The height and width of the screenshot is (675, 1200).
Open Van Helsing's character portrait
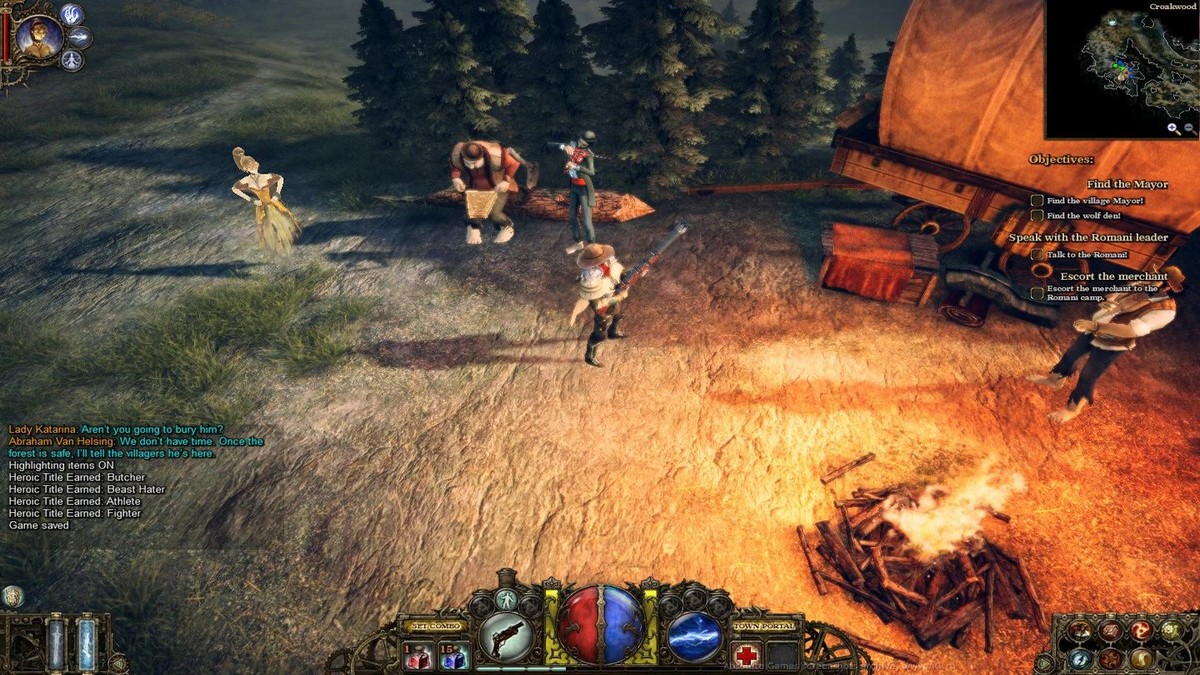[x=39, y=37]
